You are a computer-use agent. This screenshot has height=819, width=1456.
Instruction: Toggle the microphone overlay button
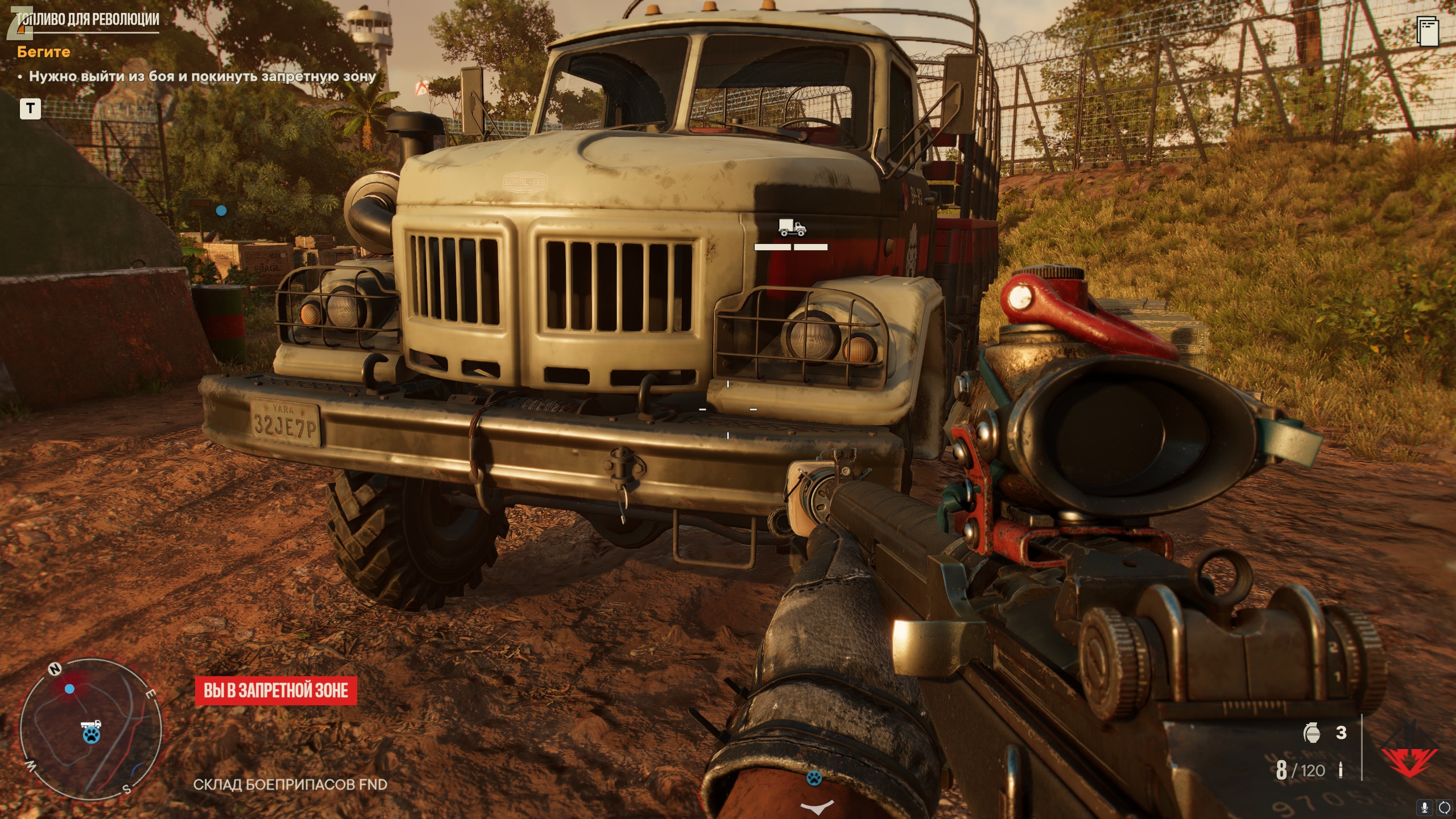[1425, 807]
